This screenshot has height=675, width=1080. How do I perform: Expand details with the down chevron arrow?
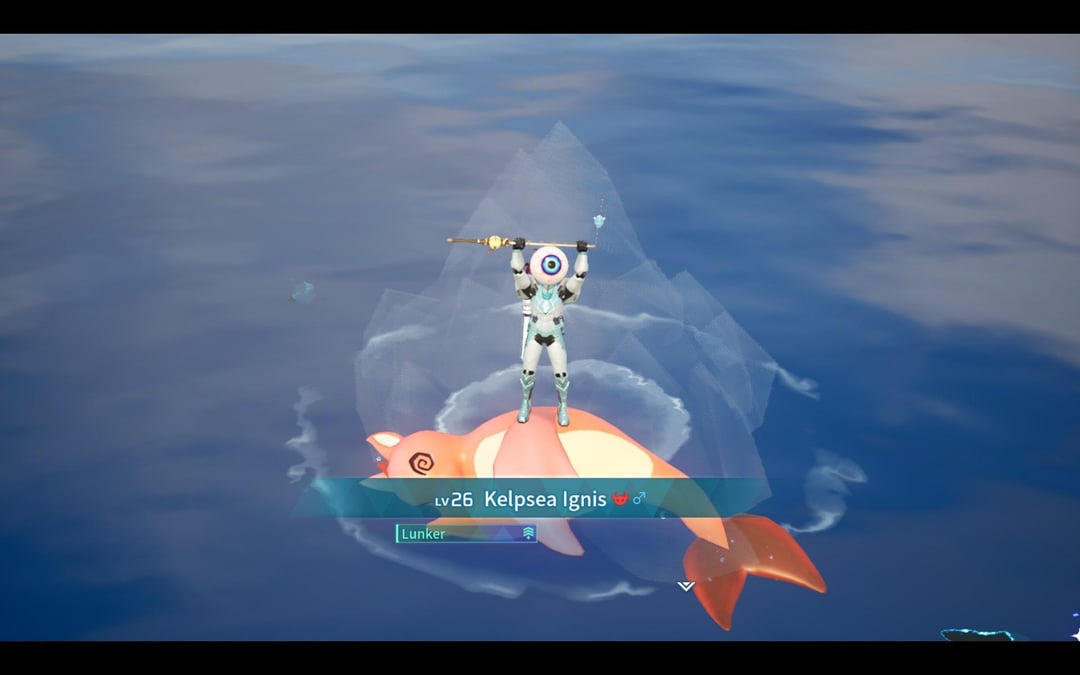pyautogui.click(x=685, y=586)
